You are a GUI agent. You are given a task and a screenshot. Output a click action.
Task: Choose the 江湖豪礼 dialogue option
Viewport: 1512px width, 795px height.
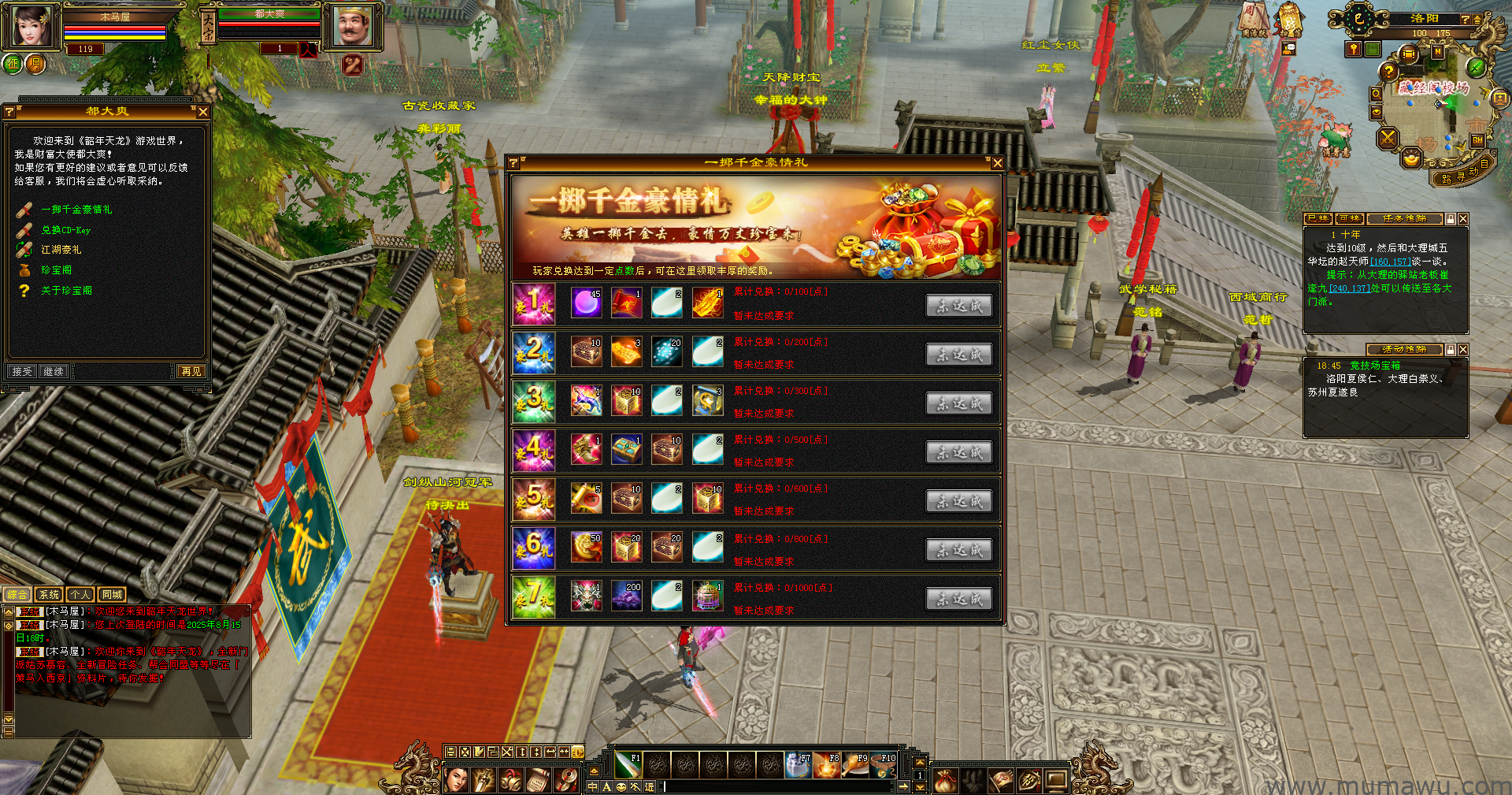point(61,250)
